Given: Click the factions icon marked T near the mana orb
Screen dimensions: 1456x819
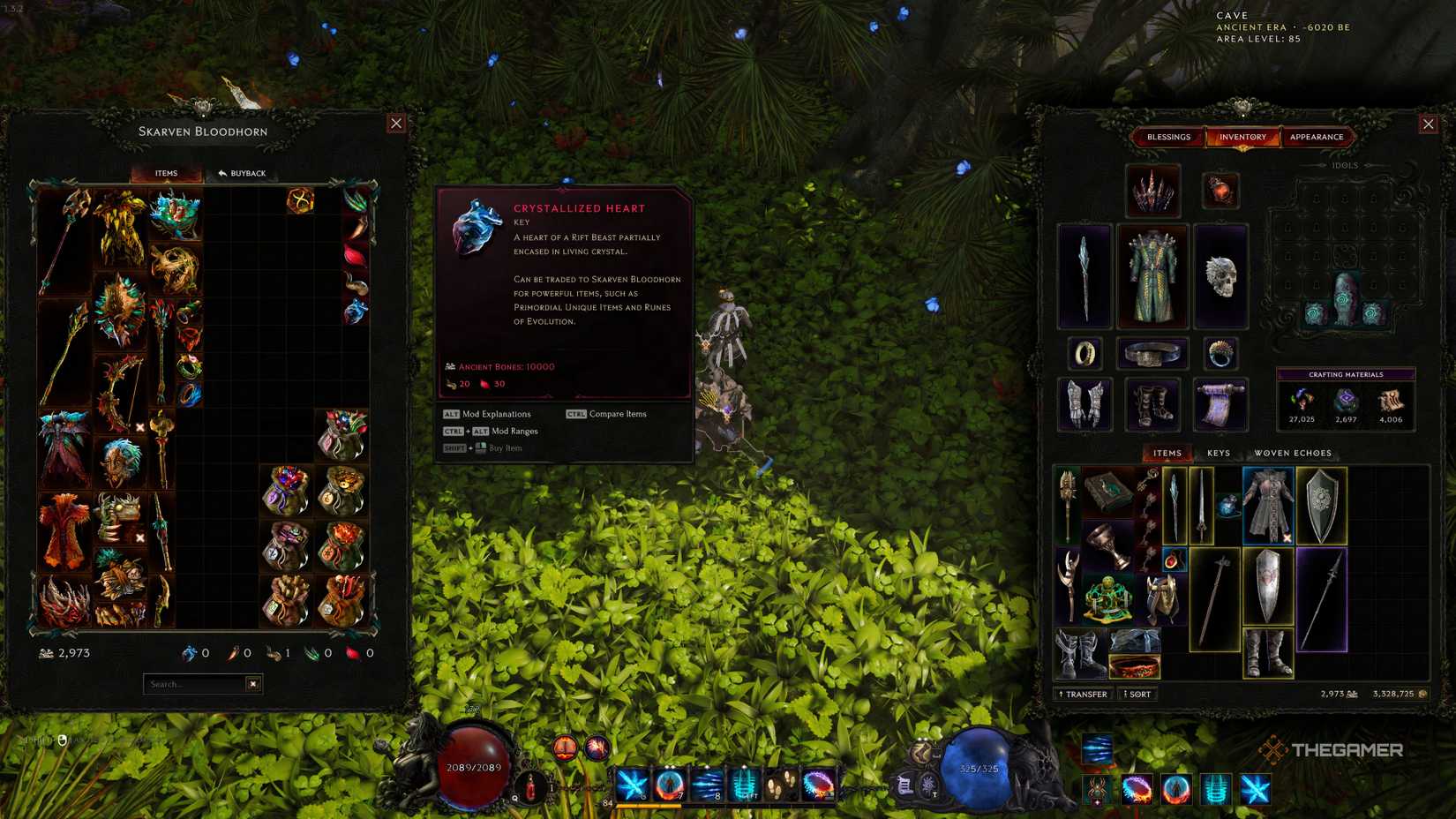Looking at the screenshot, I should tap(928, 785).
